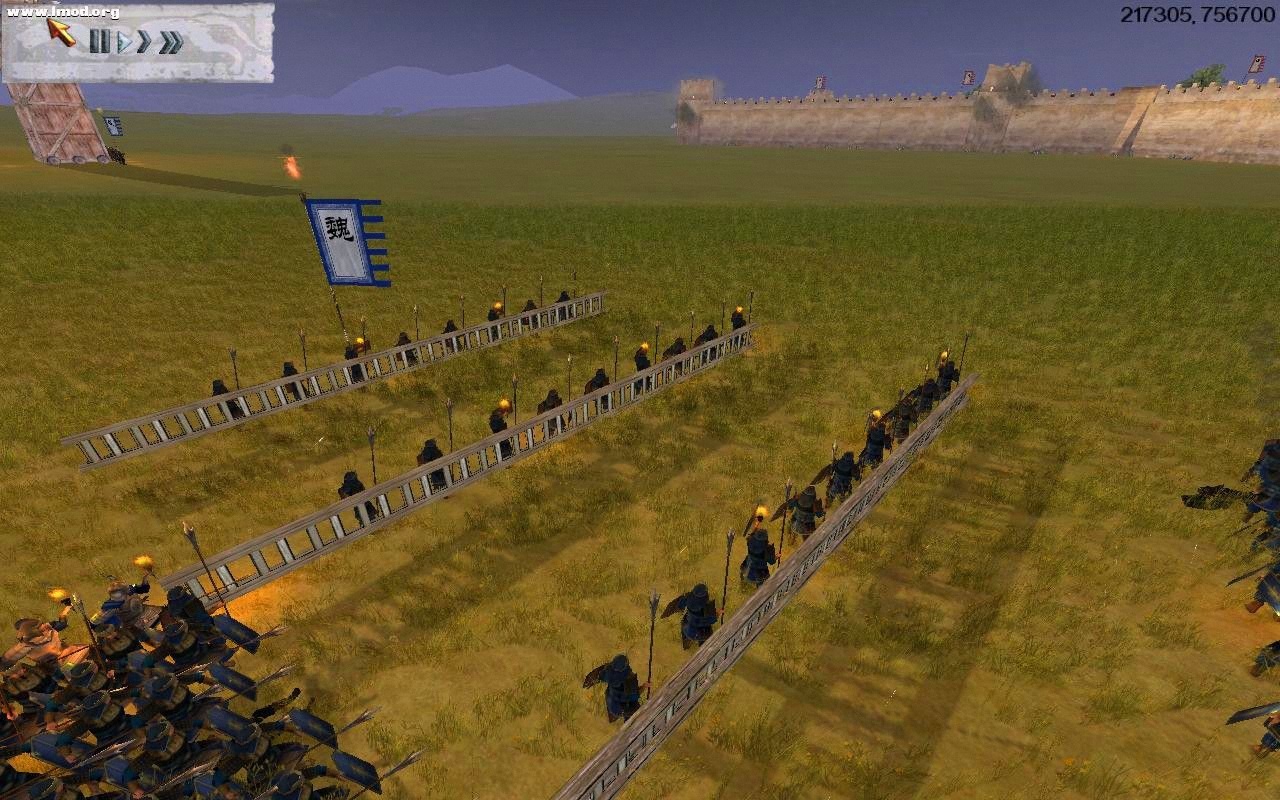1280x800 pixels.
Task: Activate the double-chevron maximum speed icon
Action: (x=171, y=42)
